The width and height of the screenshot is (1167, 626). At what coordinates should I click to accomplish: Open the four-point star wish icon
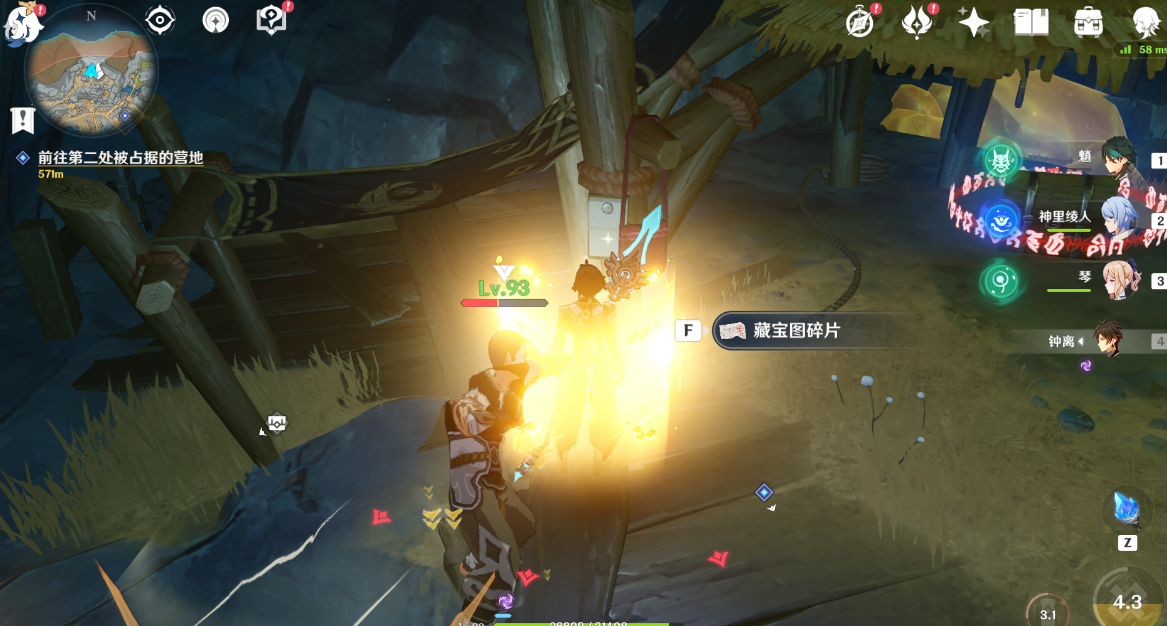(973, 22)
